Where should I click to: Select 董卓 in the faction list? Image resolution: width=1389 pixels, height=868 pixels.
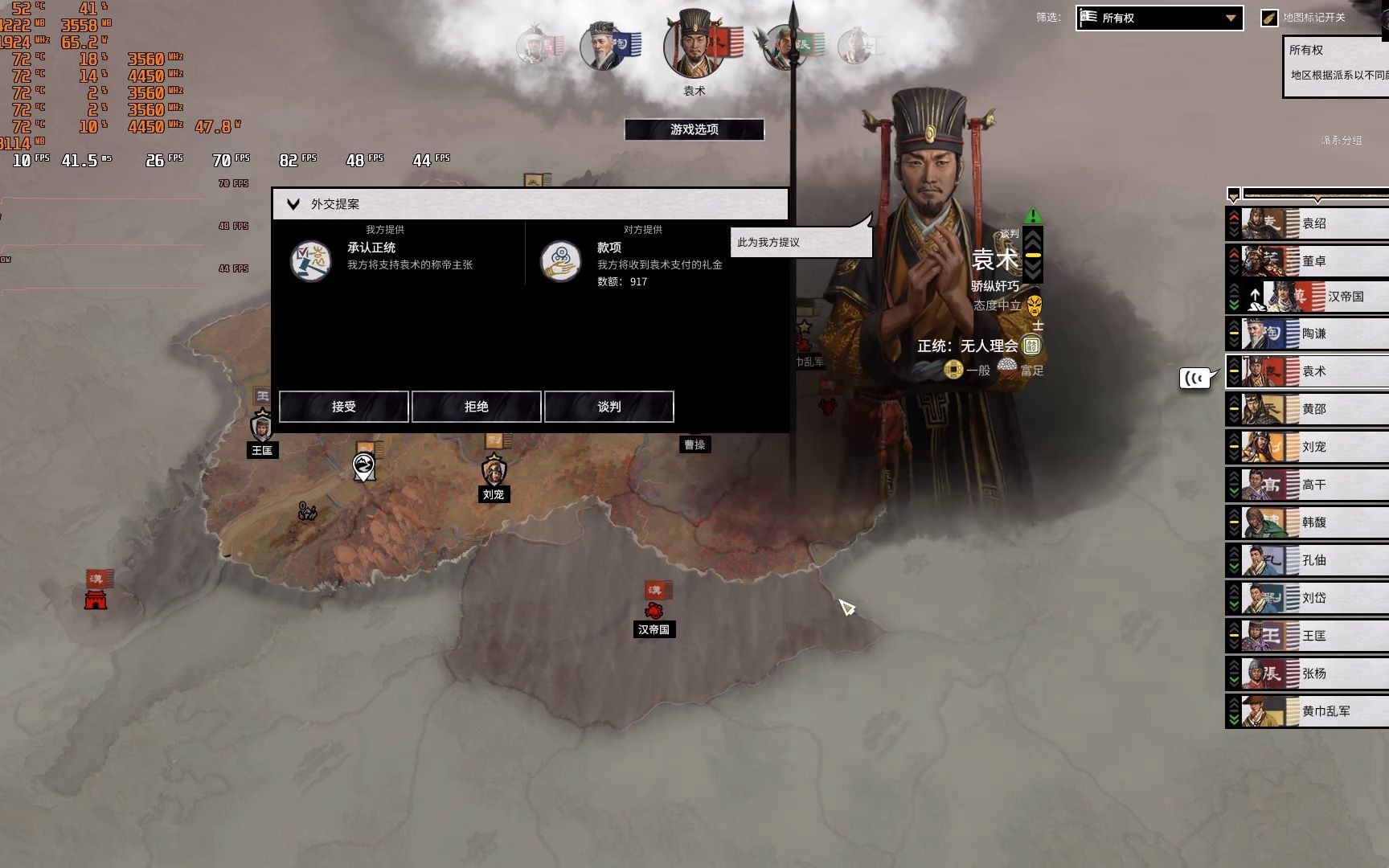tap(1313, 261)
